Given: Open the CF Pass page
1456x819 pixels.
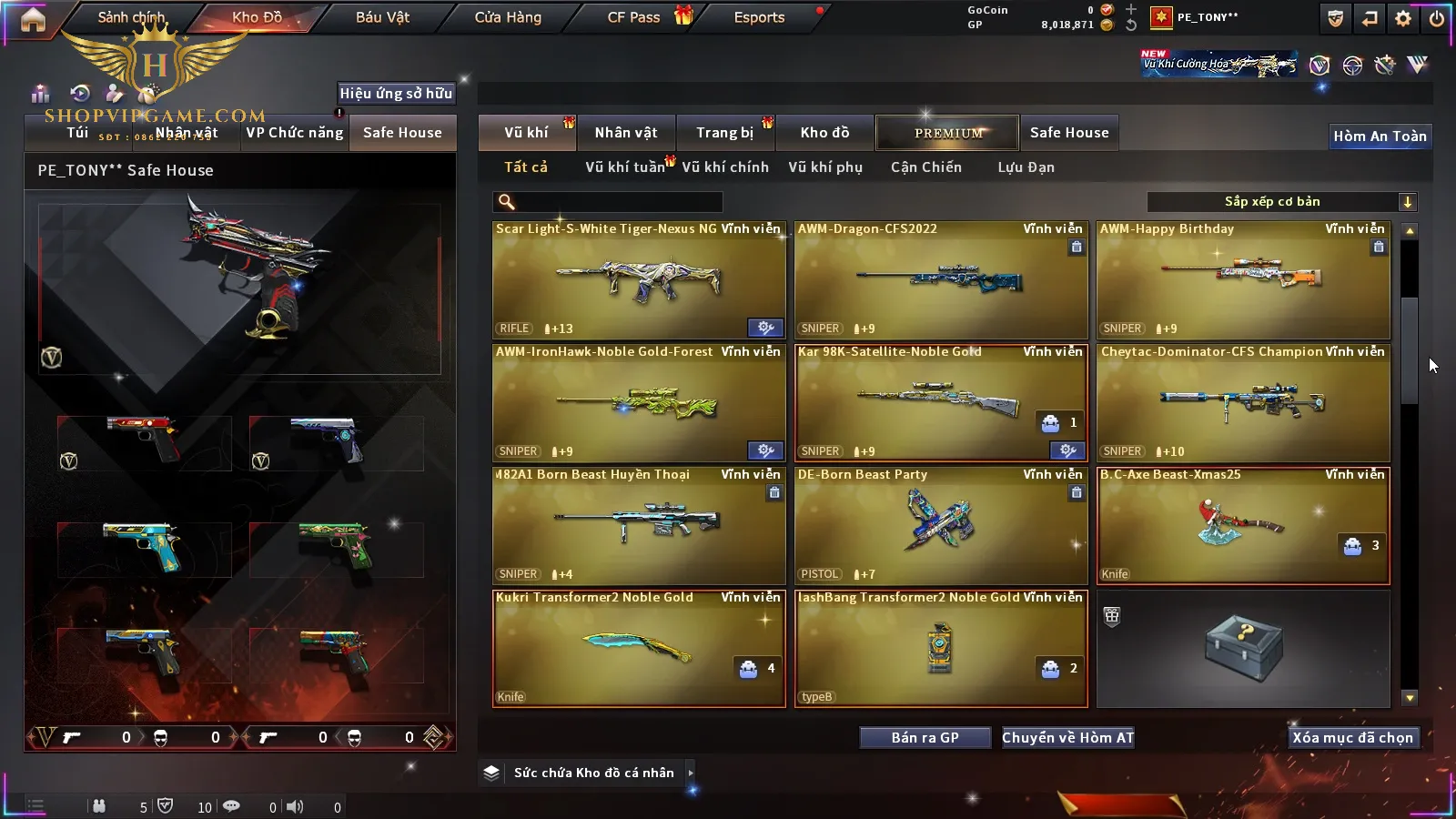Looking at the screenshot, I should pyautogui.click(x=634, y=17).
